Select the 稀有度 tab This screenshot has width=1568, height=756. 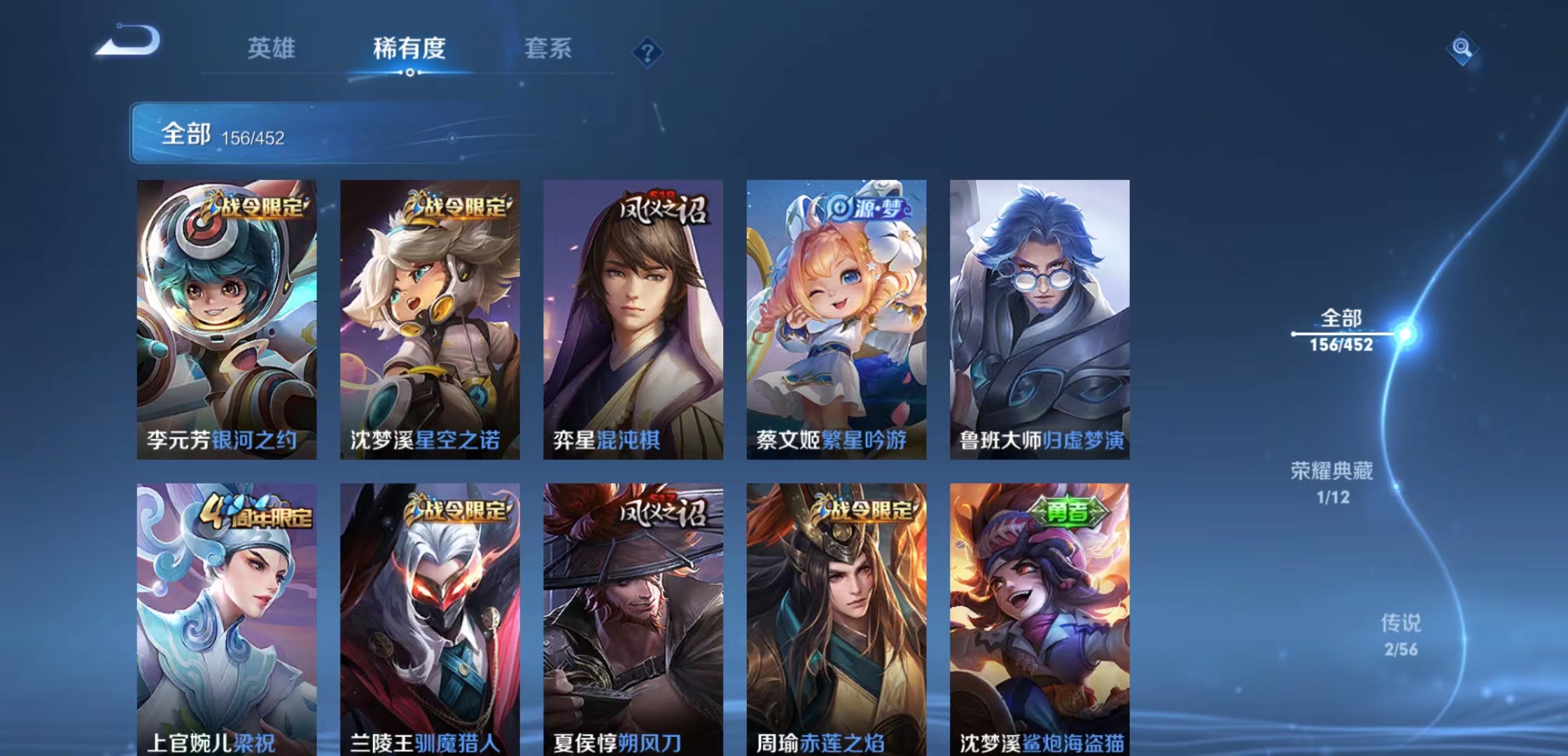[x=409, y=49]
